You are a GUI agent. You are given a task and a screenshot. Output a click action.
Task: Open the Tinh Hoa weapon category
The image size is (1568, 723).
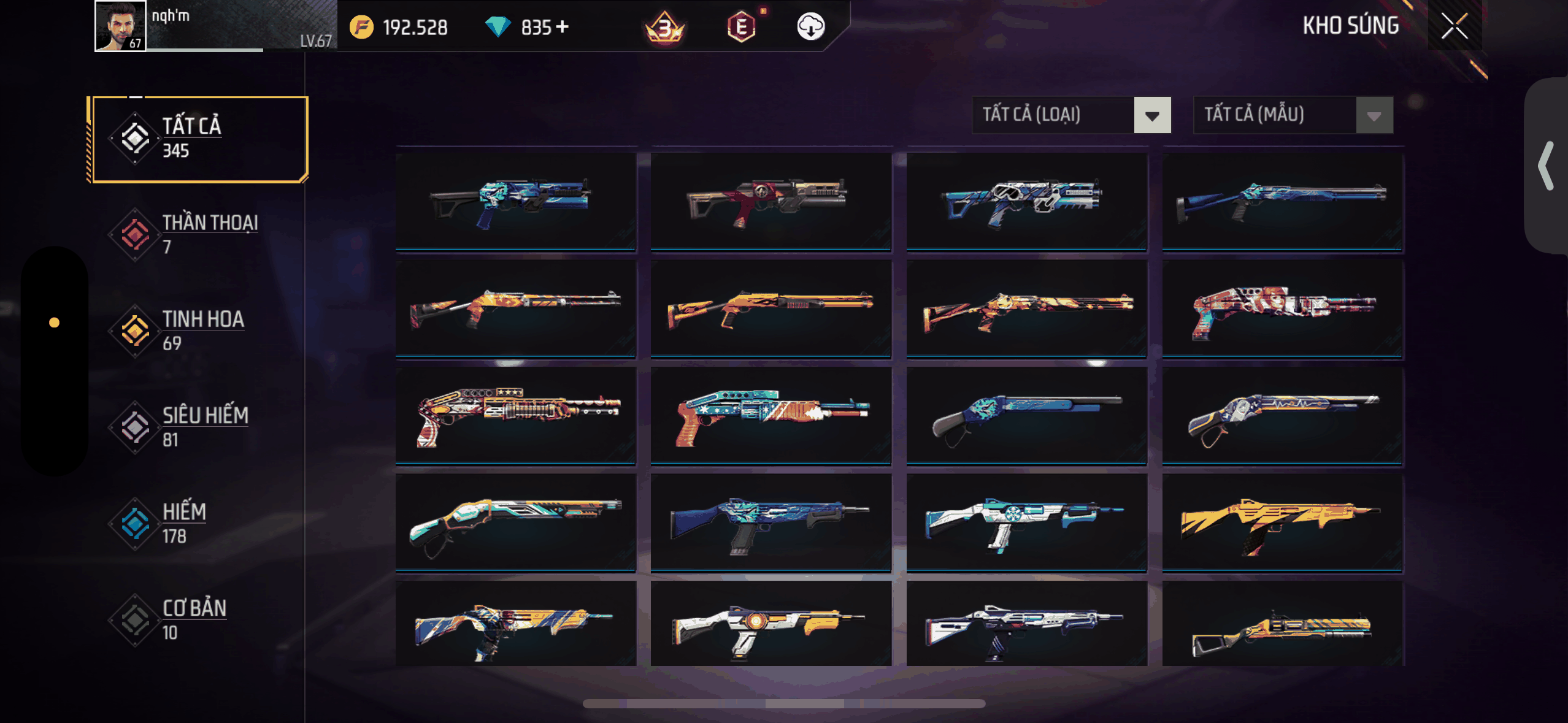coord(199,331)
